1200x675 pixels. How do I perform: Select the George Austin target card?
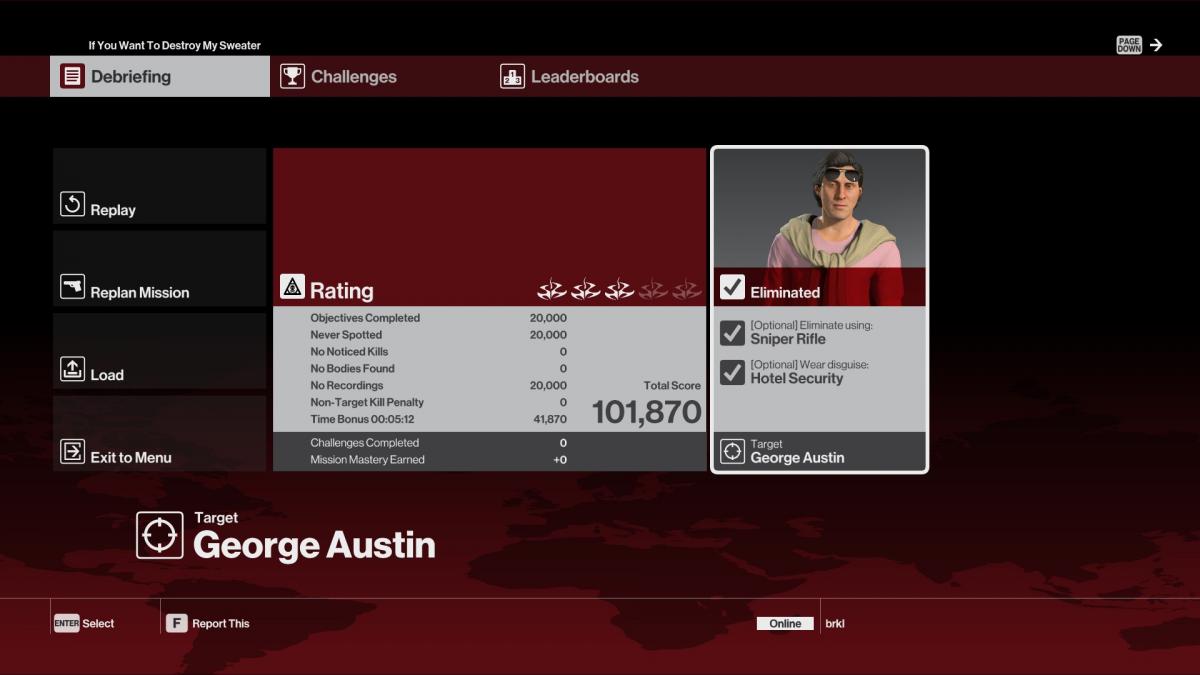819,310
